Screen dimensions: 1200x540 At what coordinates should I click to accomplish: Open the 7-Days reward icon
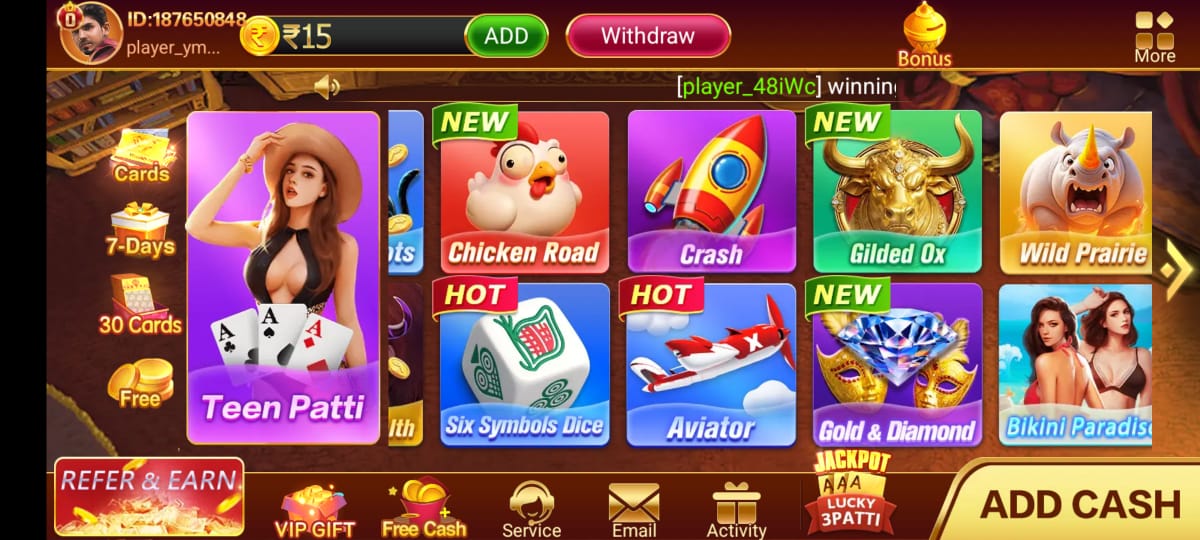point(140,229)
